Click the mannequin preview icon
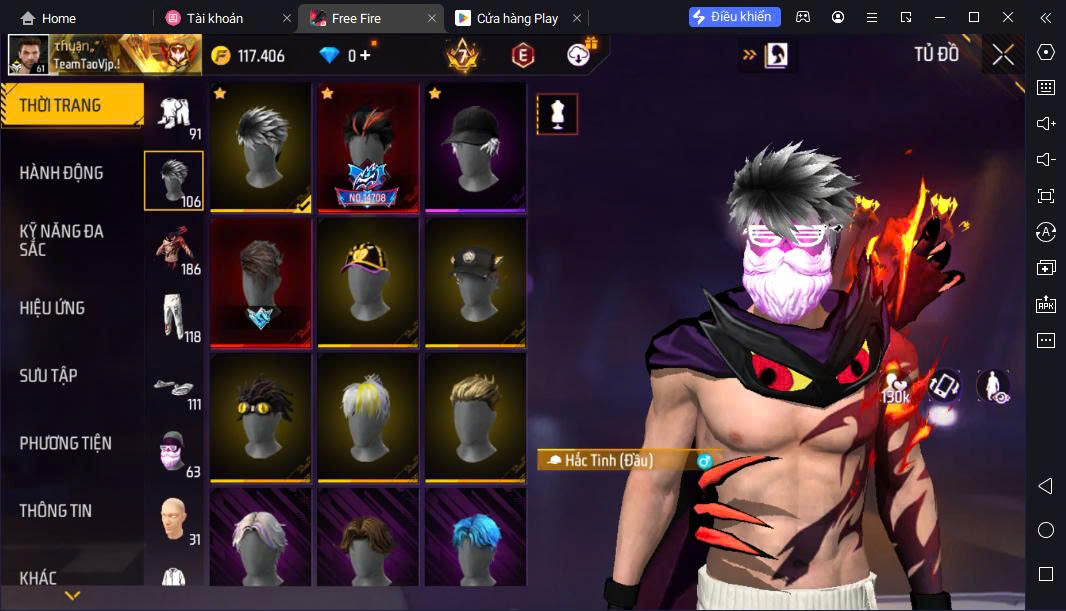 (557, 114)
